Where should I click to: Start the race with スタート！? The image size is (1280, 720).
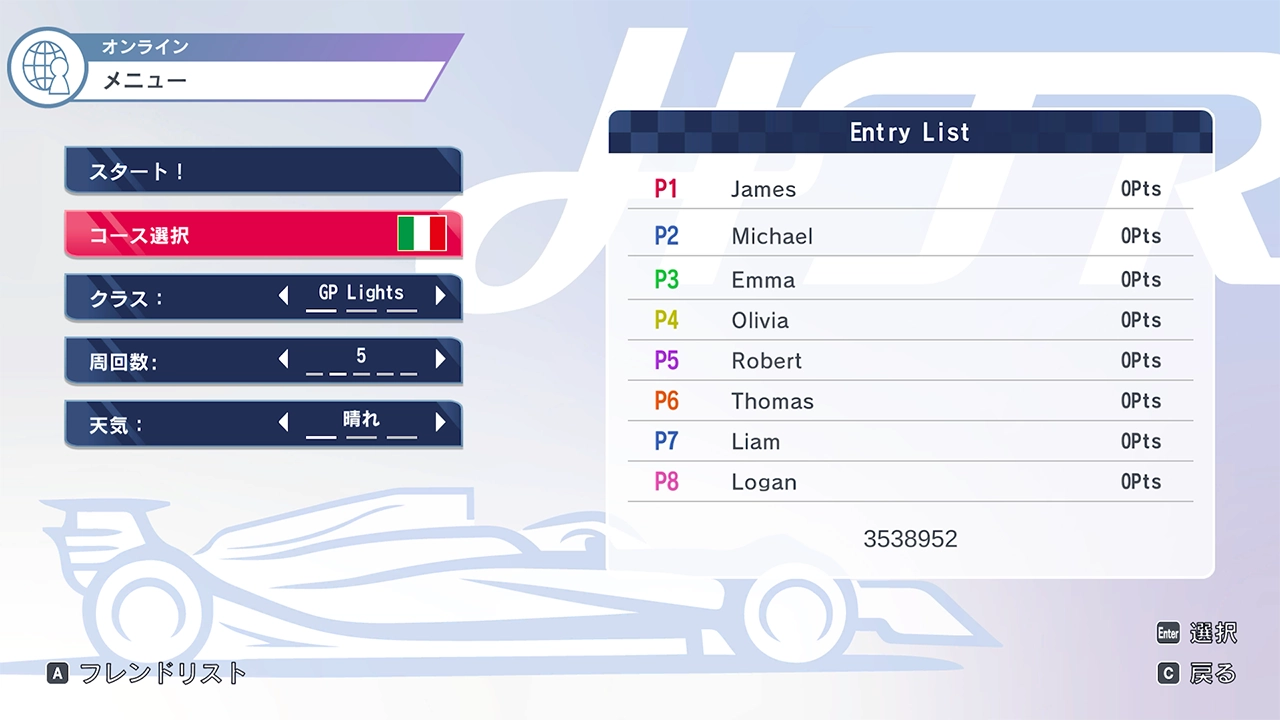tap(262, 171)
